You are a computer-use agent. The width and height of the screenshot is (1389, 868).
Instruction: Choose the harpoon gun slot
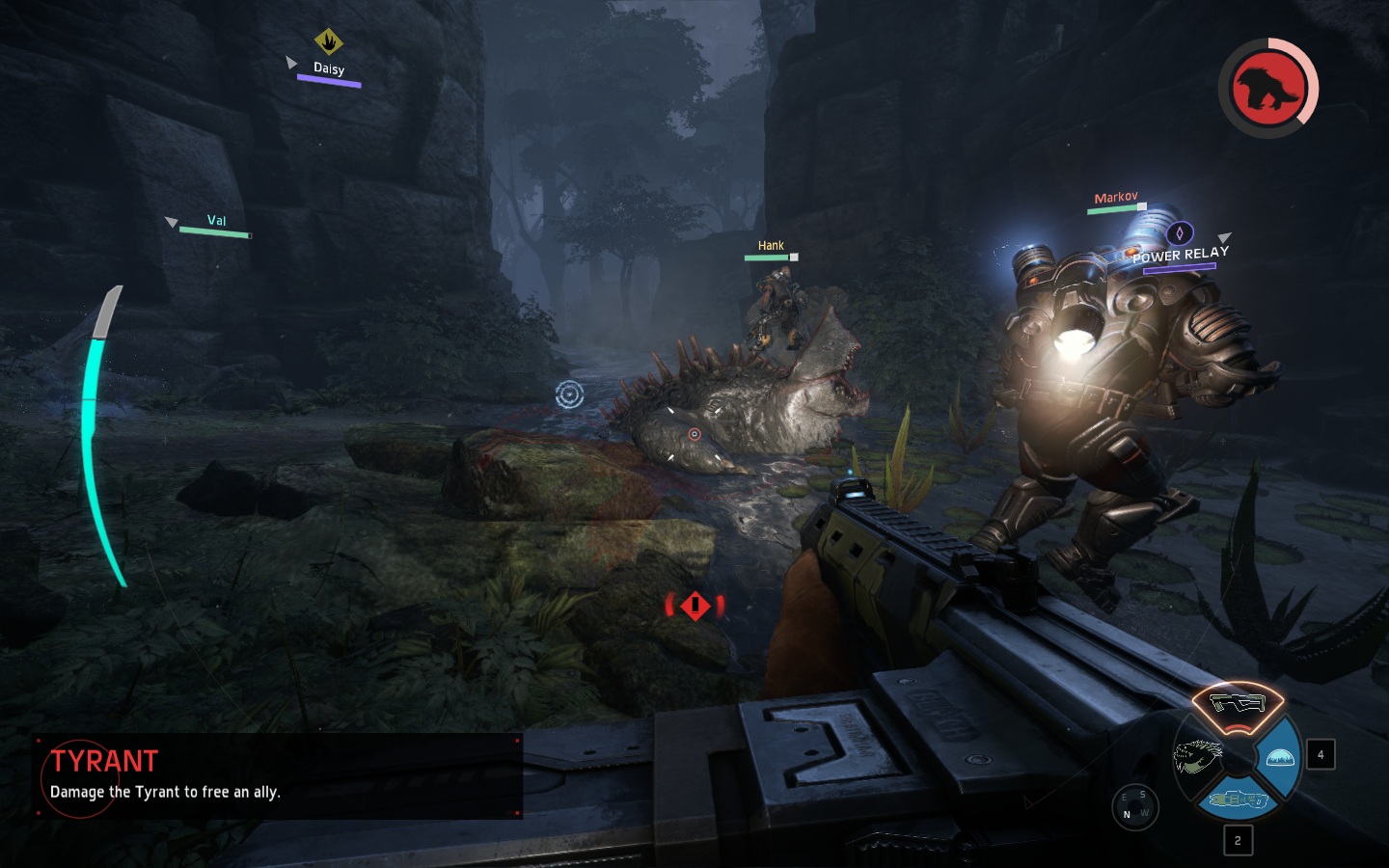click(1238, 800)
